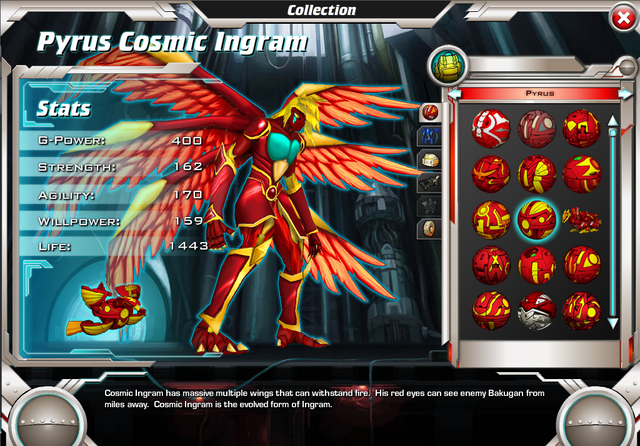Close the Collection window
Viewport: 640px width, 446px height.
(x=620, y=16)
